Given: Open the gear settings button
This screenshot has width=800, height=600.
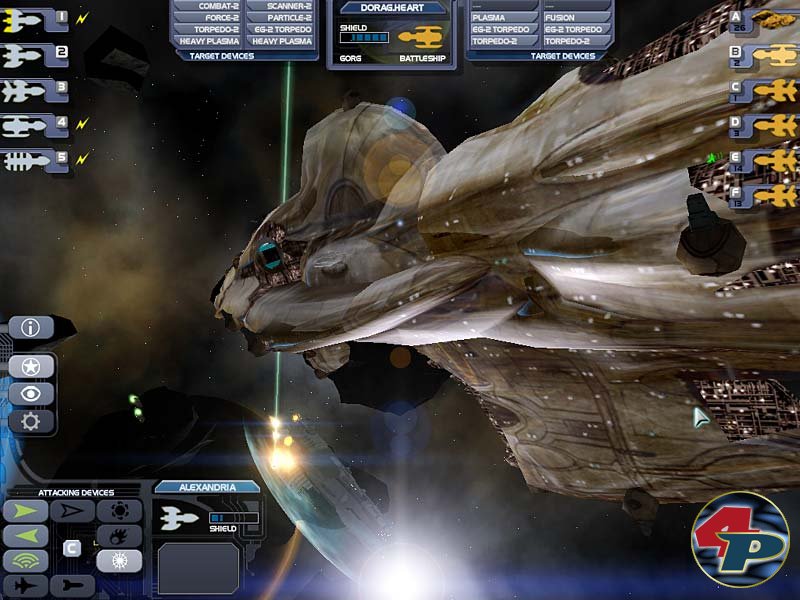Looking at the screenshot, I should pos(31,421).
